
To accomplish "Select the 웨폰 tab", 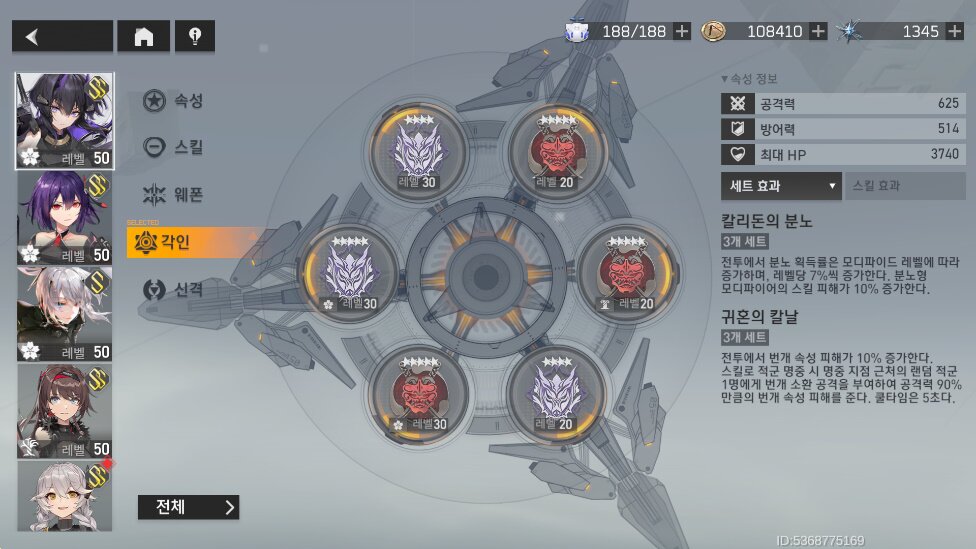I will (x=174, y=195).
